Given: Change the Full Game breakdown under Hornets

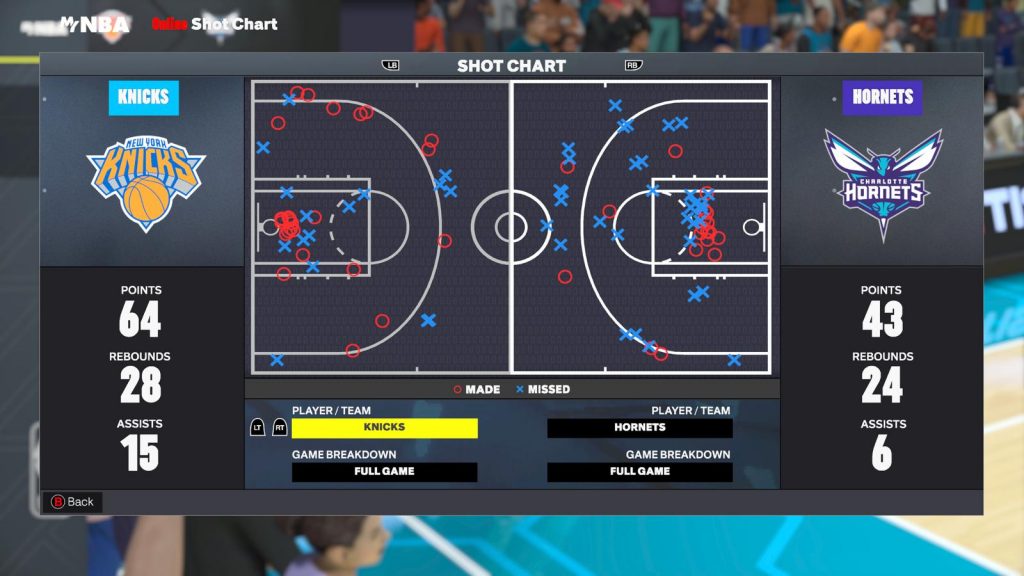Looking at the screenshot, I should click(x=639, y=472).
